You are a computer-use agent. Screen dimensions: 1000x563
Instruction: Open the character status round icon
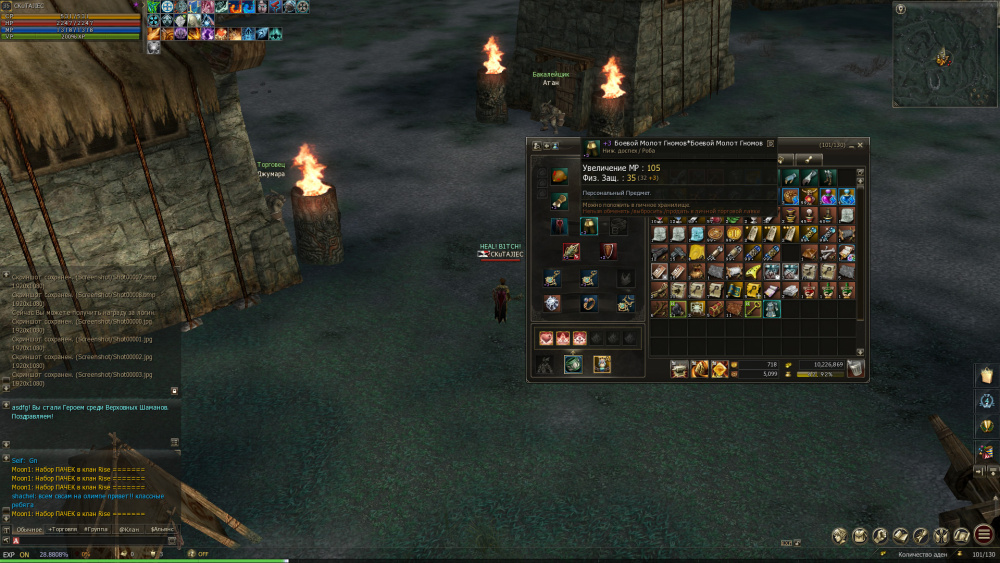tap(839, 535)
